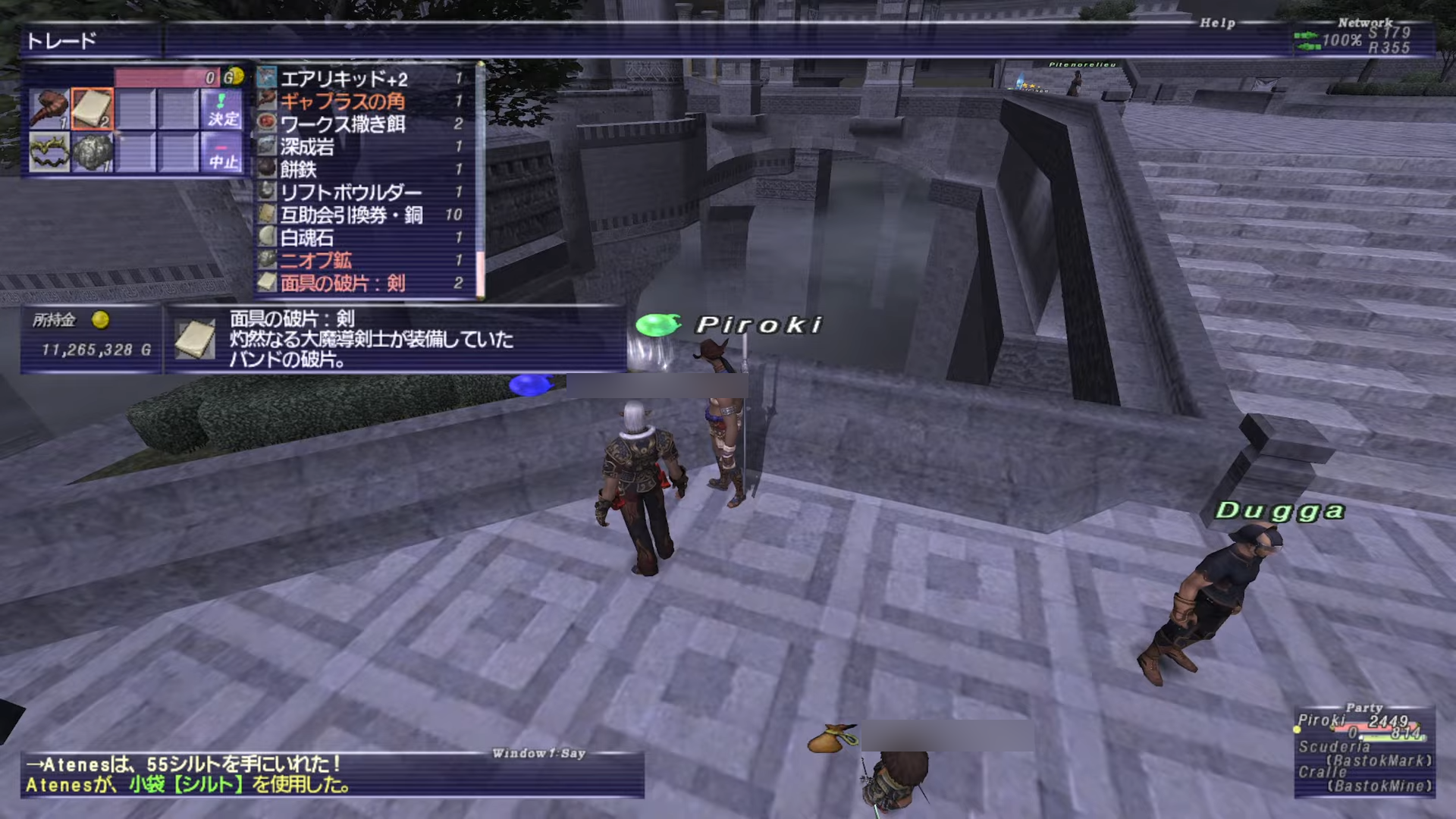Open the Window 1 Say chat log
The height and width of the screenshot is (819, 1456).
tap(332, 775)
